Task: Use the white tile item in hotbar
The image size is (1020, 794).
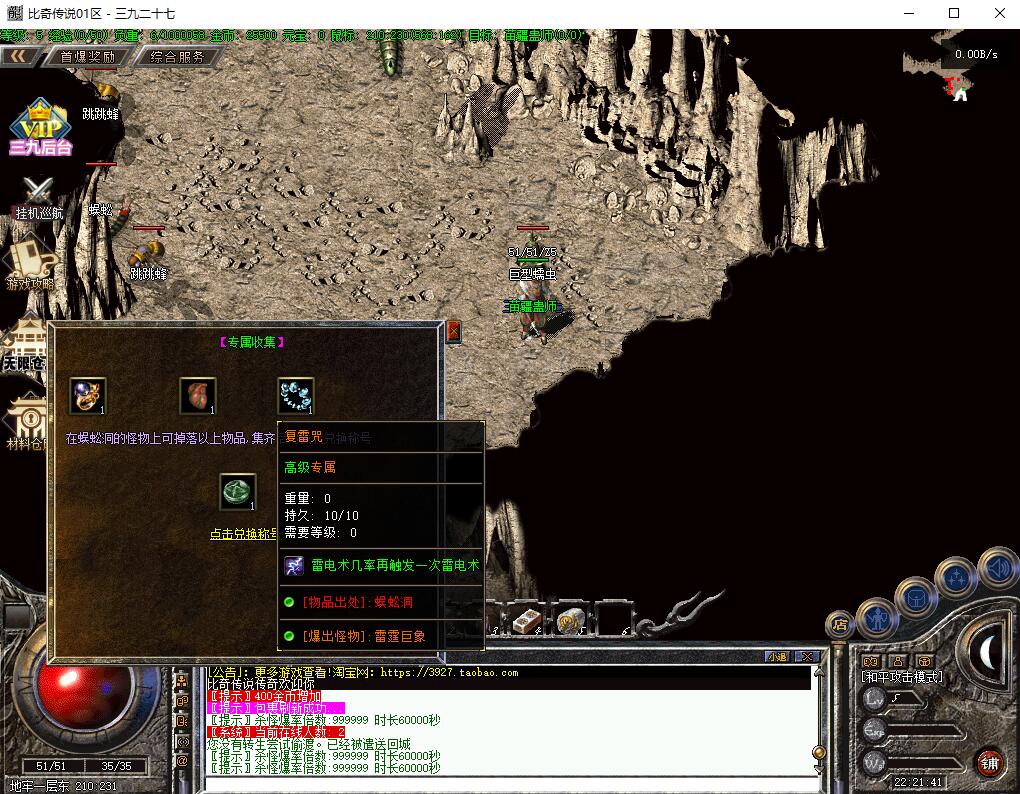Action: click(527, 621)
